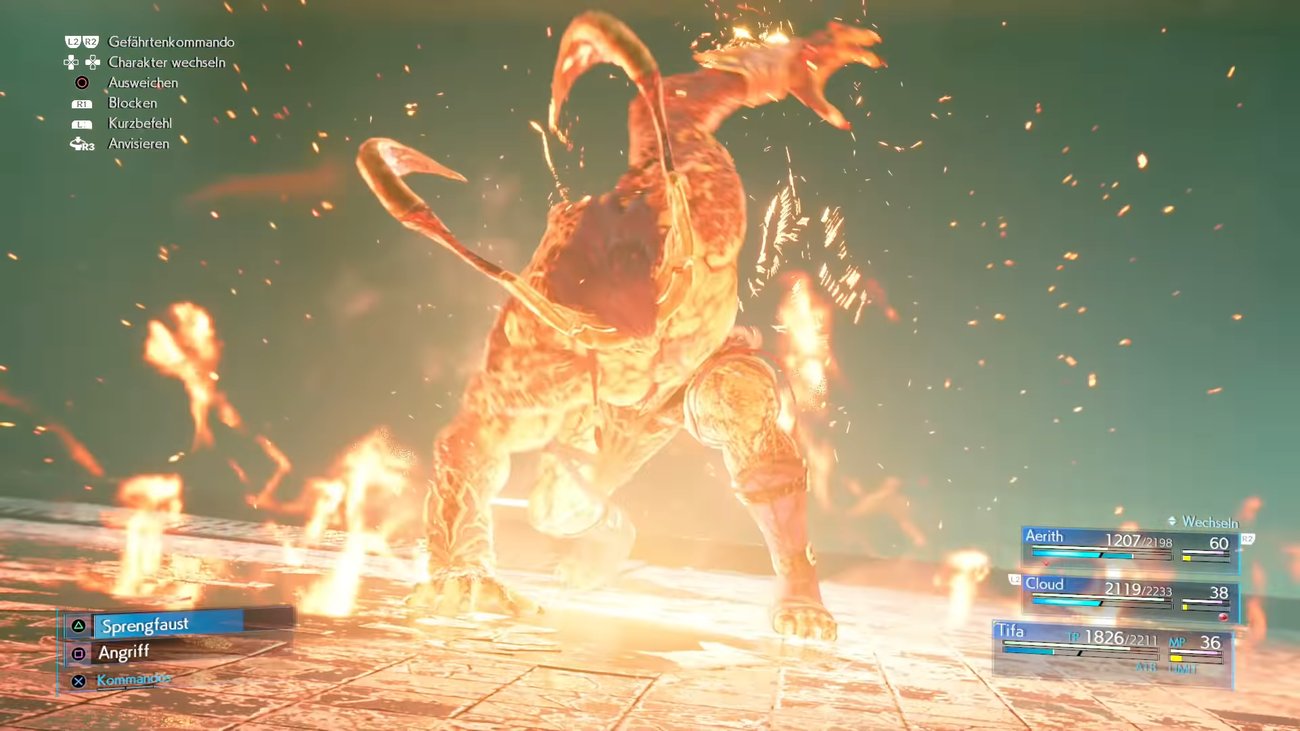The width and height of the screenshot is (1300, 731).
Task: Select the Angriff command entry
Action: click(x=124, y=651)
